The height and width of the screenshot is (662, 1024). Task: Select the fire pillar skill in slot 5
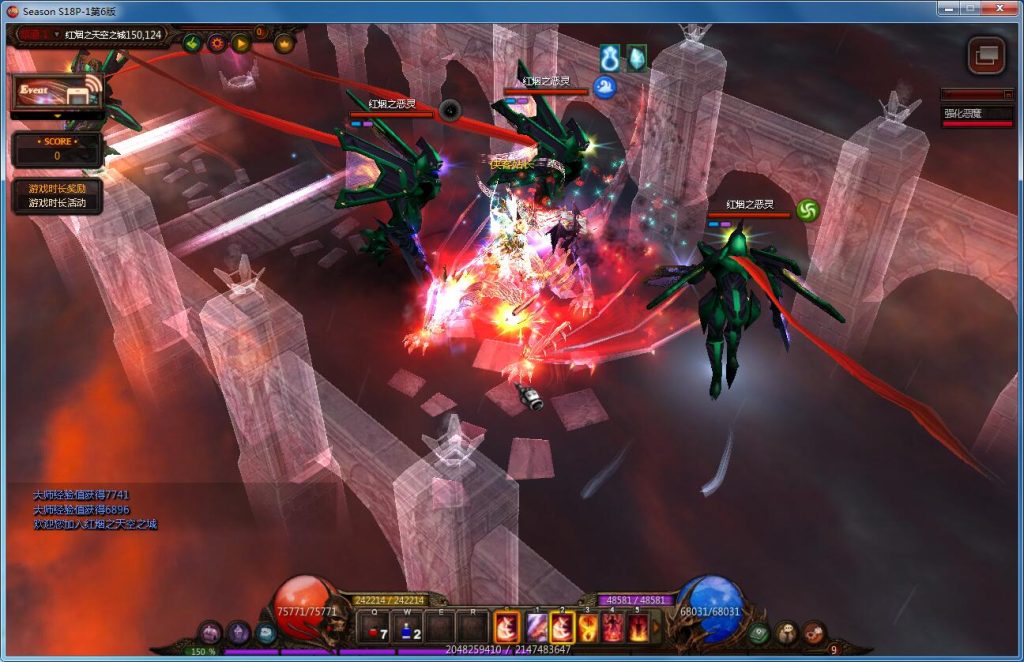point(637,628)
